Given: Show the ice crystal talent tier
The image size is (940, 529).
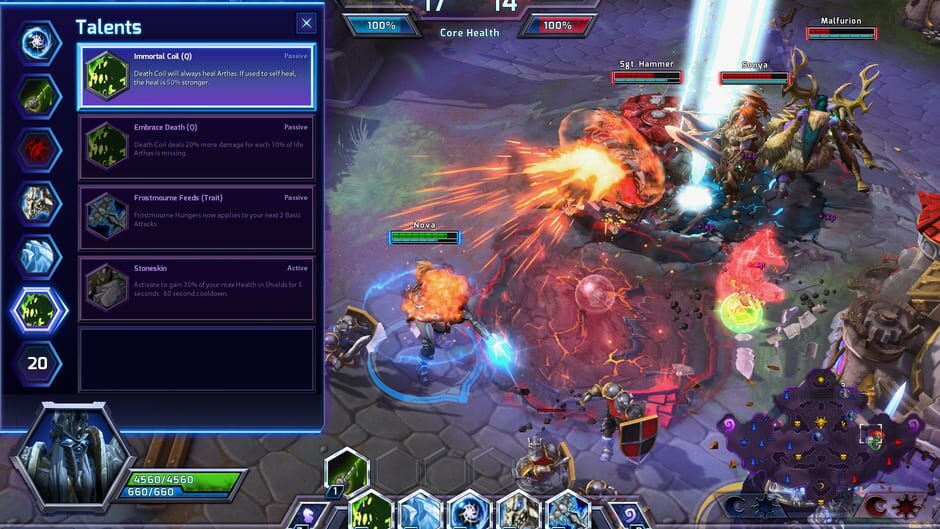Looking at the screenshot, I should pos(39,256).
